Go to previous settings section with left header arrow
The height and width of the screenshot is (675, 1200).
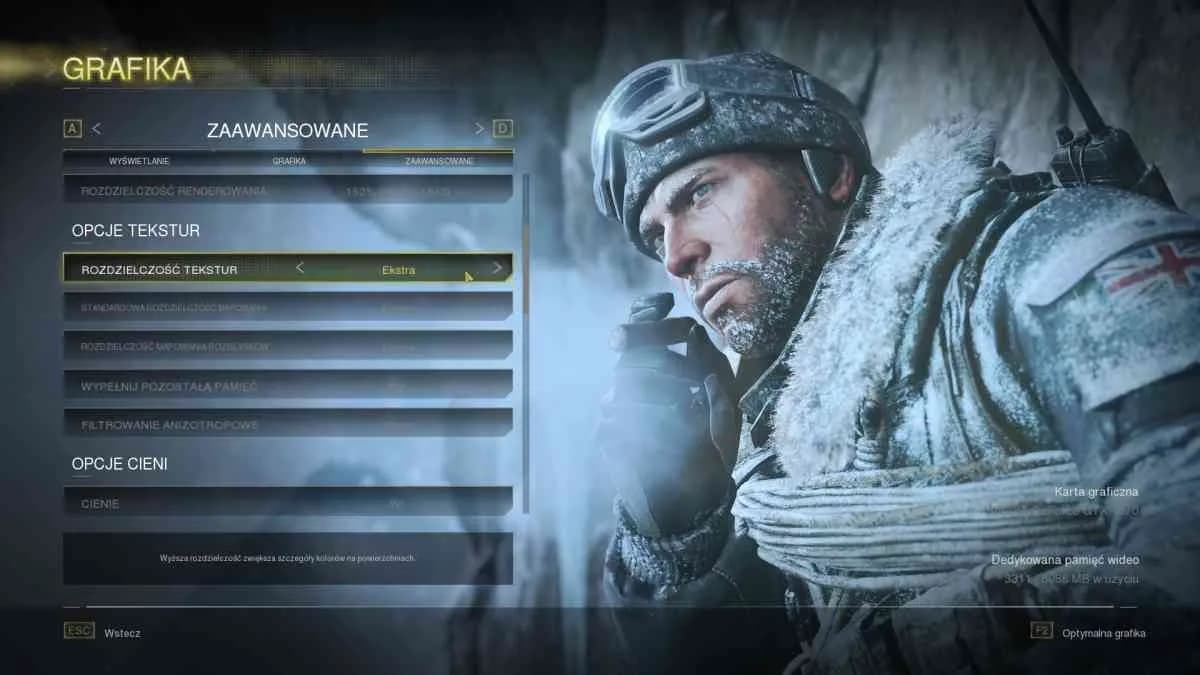[x=97, y=129]
